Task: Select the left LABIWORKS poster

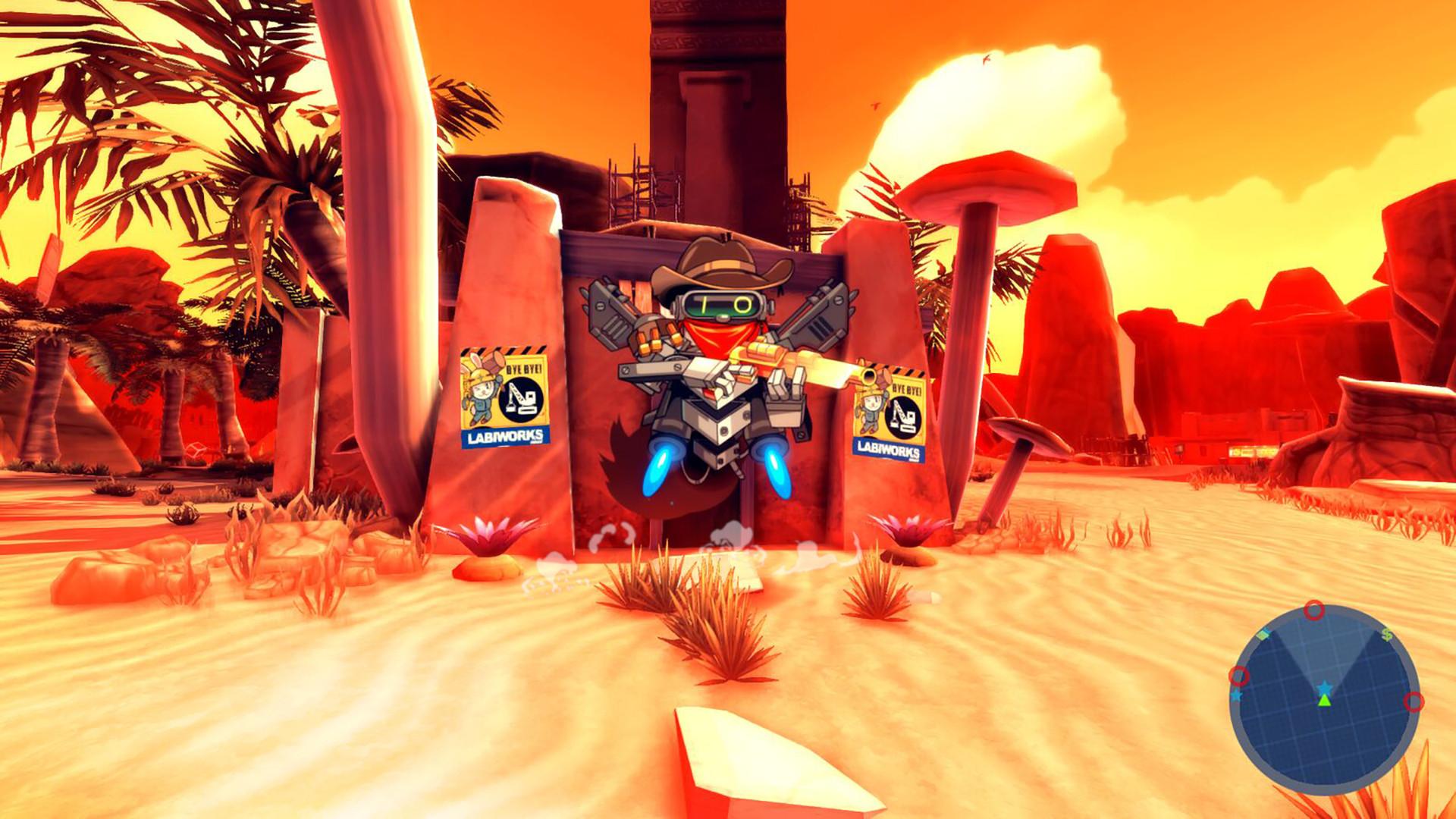Action: (x=504, y=394)
